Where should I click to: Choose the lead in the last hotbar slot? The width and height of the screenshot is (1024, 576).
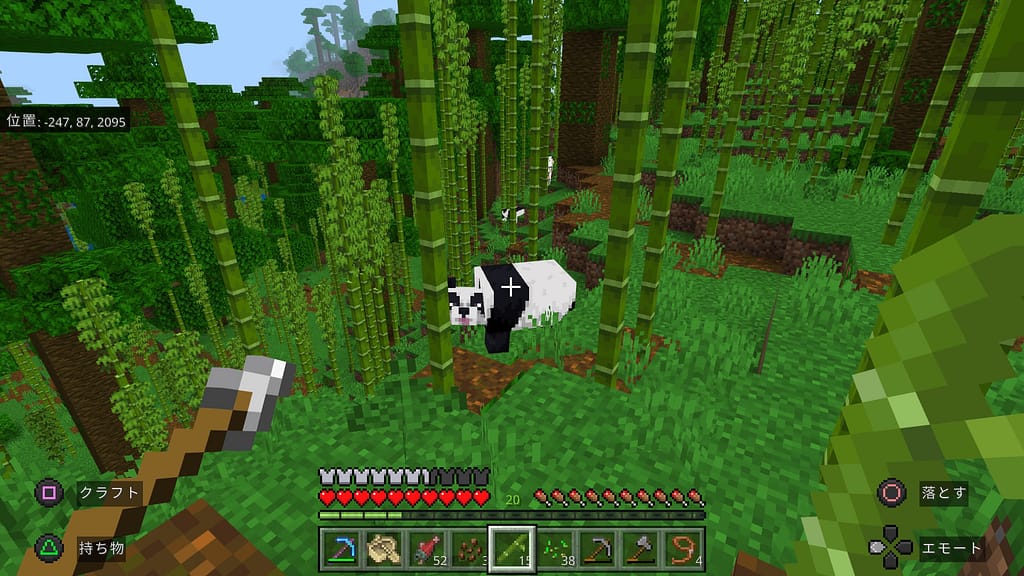(684, 548)
